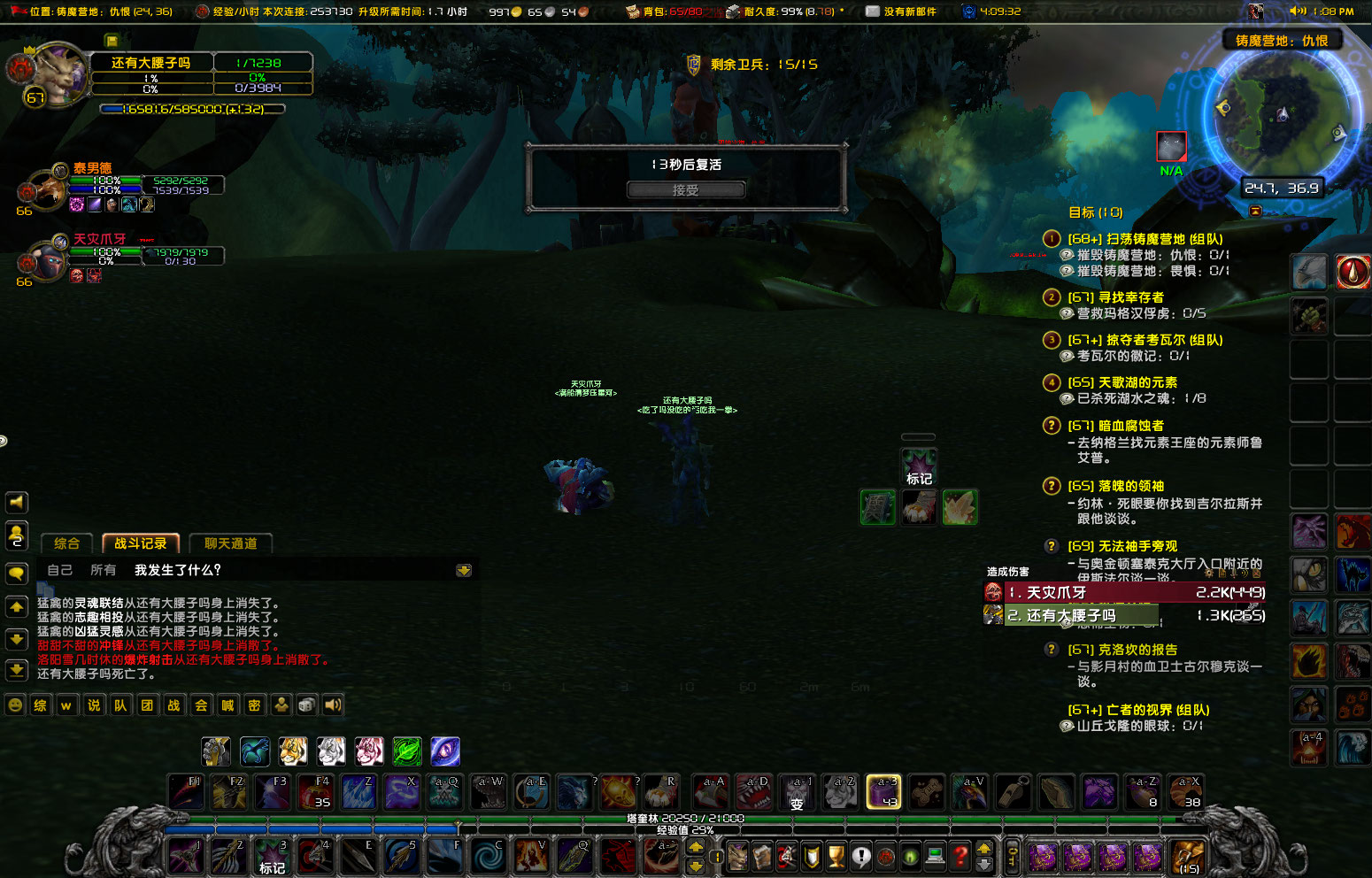Click the 会 guild channel button
This screenshot has height=878, width=1372.
pos(200,705)
